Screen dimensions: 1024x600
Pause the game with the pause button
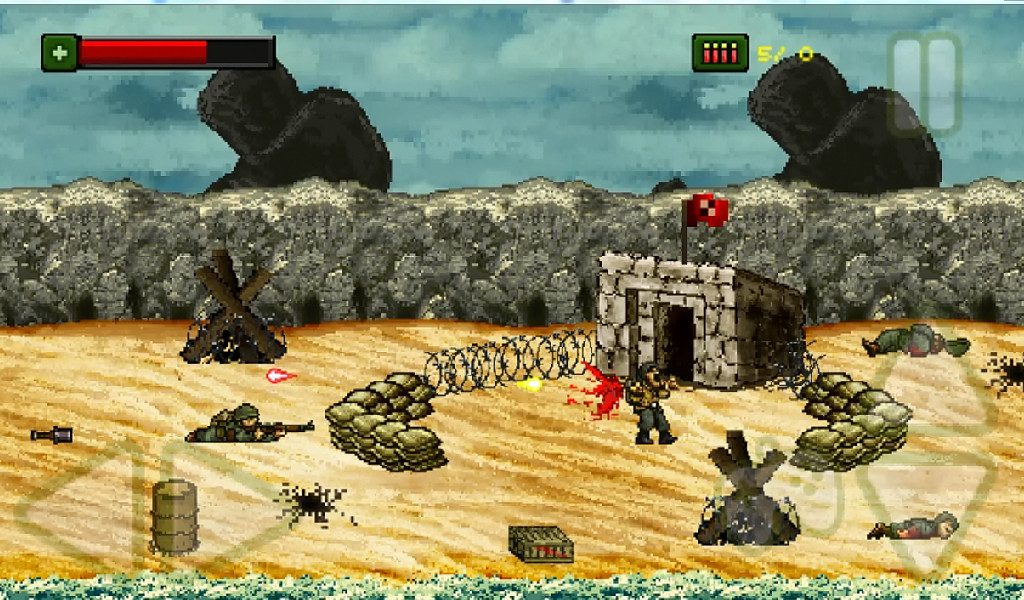924,83
